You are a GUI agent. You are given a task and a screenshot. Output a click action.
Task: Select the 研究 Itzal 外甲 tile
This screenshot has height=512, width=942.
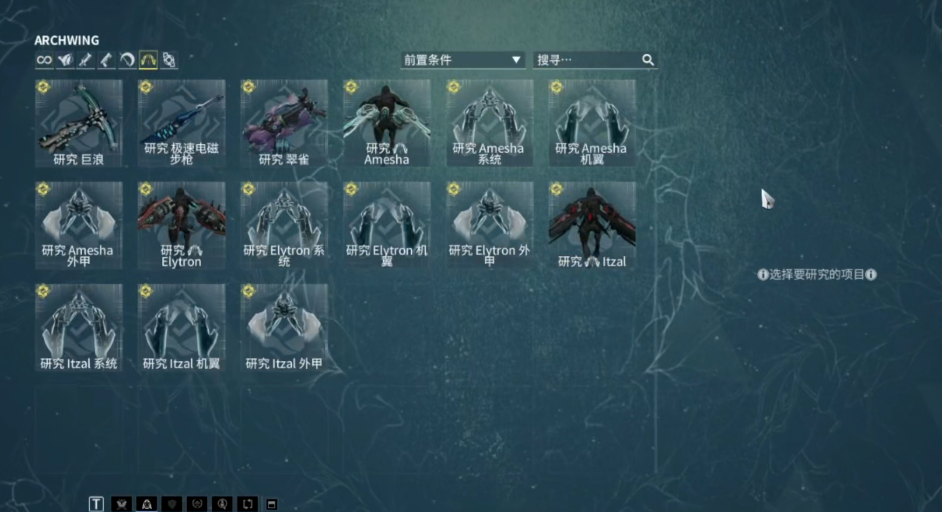click(x=284, y=328)
